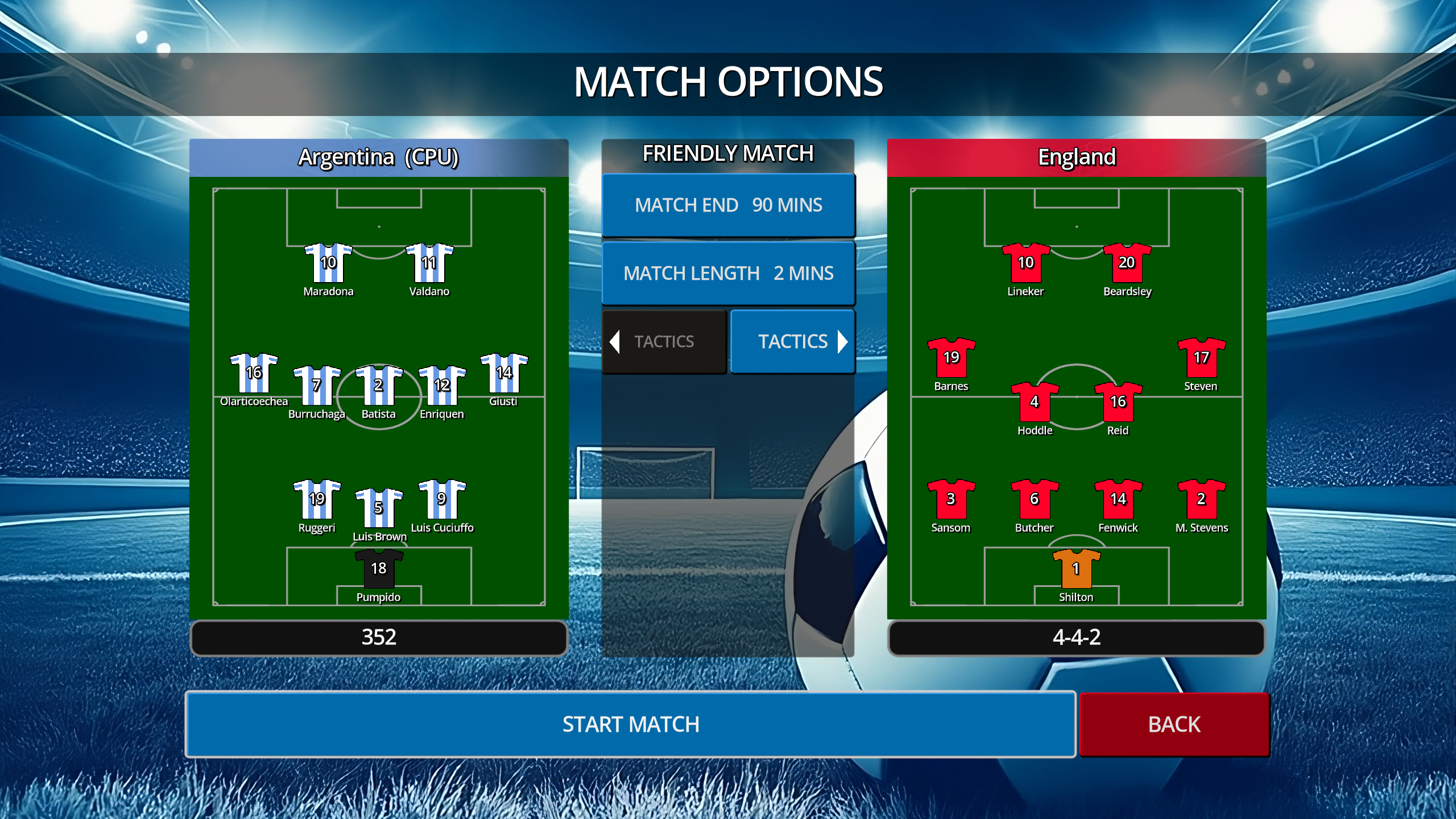Click England's 4-4-2 formation bar
Image resolution: width=1456 pixels, height=819 pixels.
[1076, 638]
